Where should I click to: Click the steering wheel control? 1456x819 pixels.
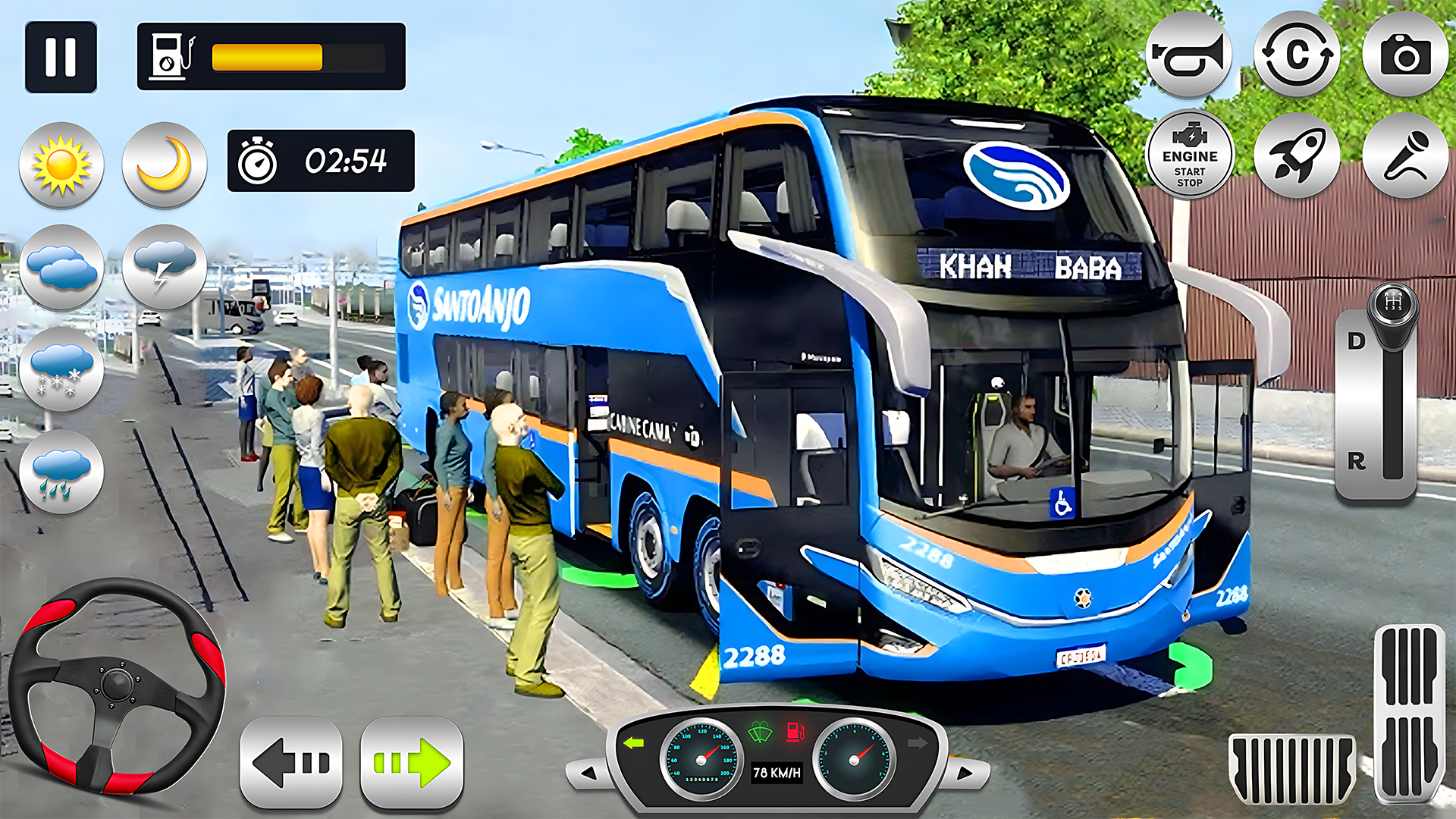coord(118,686)
